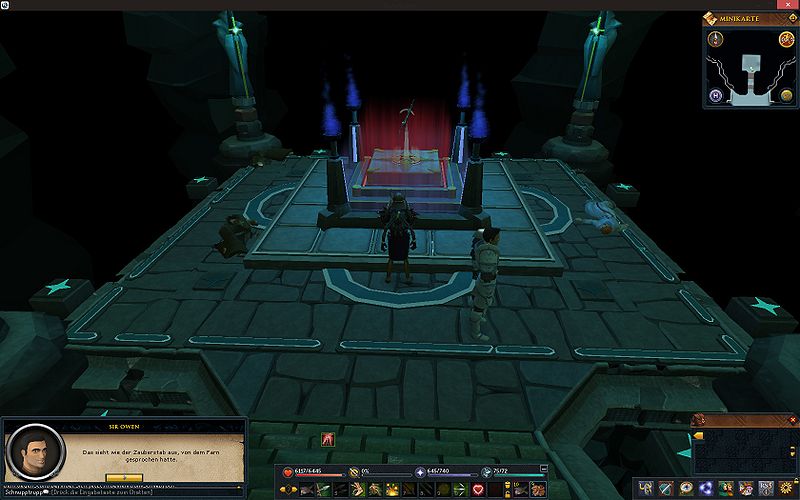Open the blue swirl powers ribbon menu

click(707, 488)
